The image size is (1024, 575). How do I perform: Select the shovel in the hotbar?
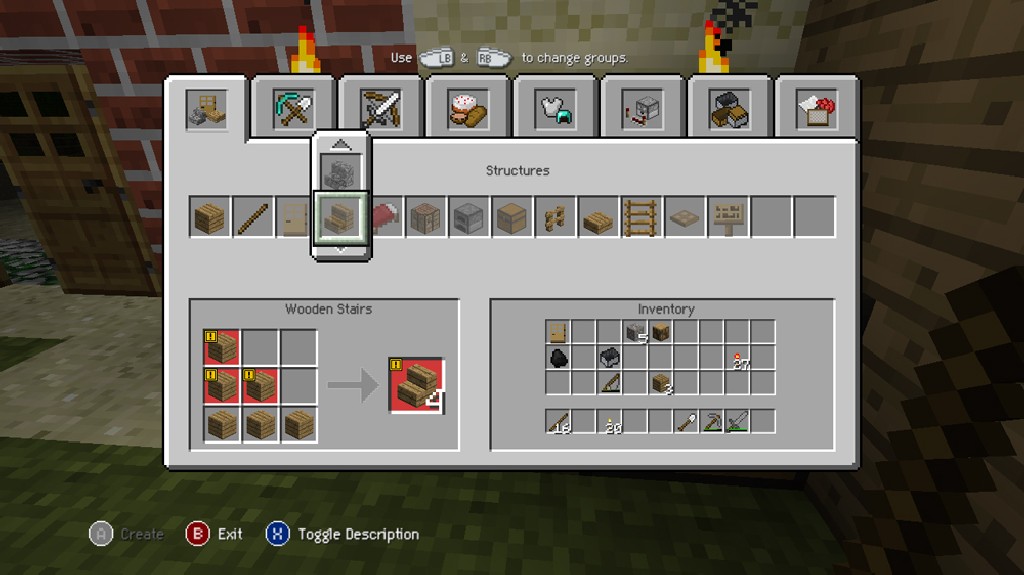click(686, 422)
